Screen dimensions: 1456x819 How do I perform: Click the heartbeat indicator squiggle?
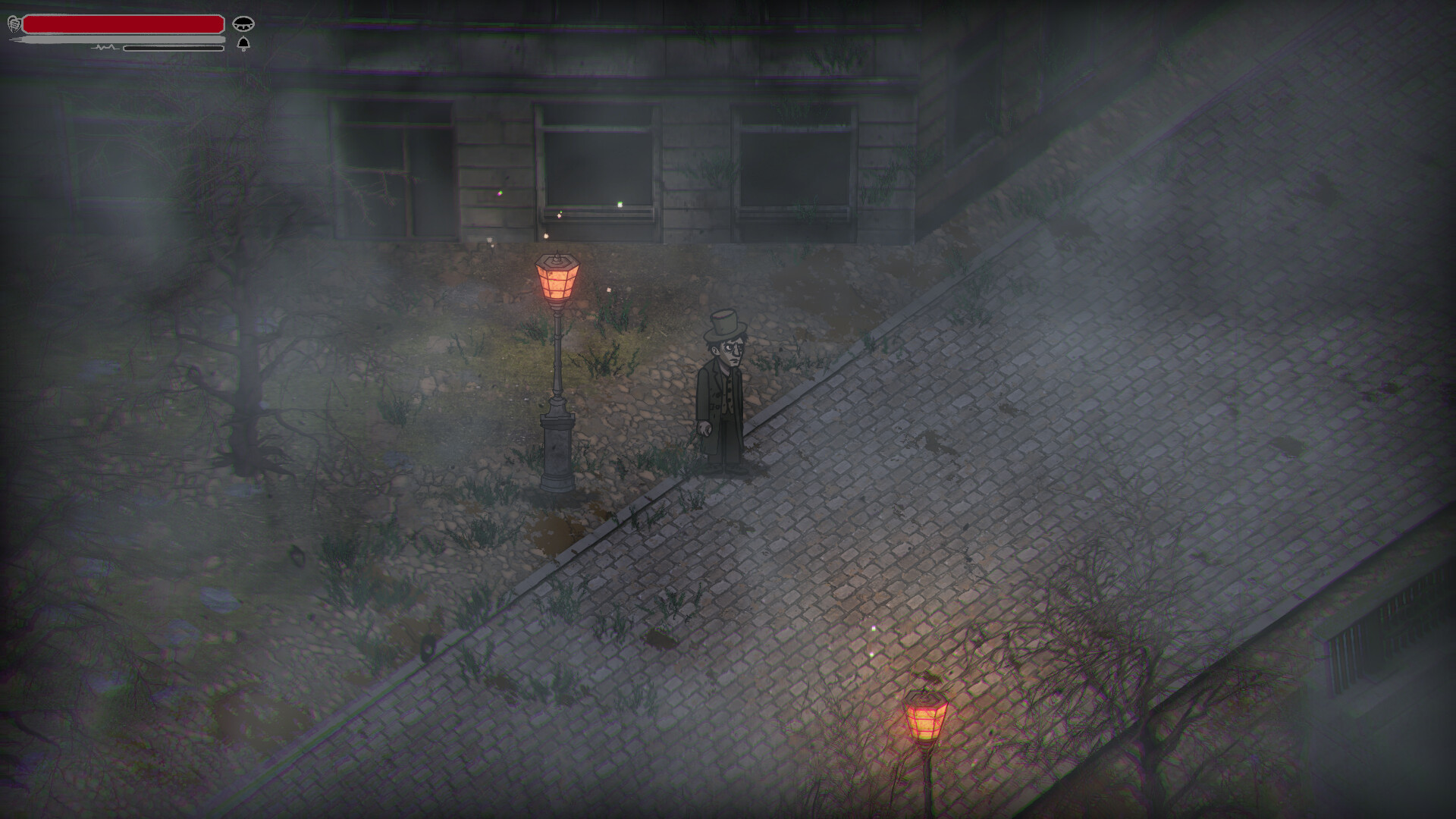(106, 48)
